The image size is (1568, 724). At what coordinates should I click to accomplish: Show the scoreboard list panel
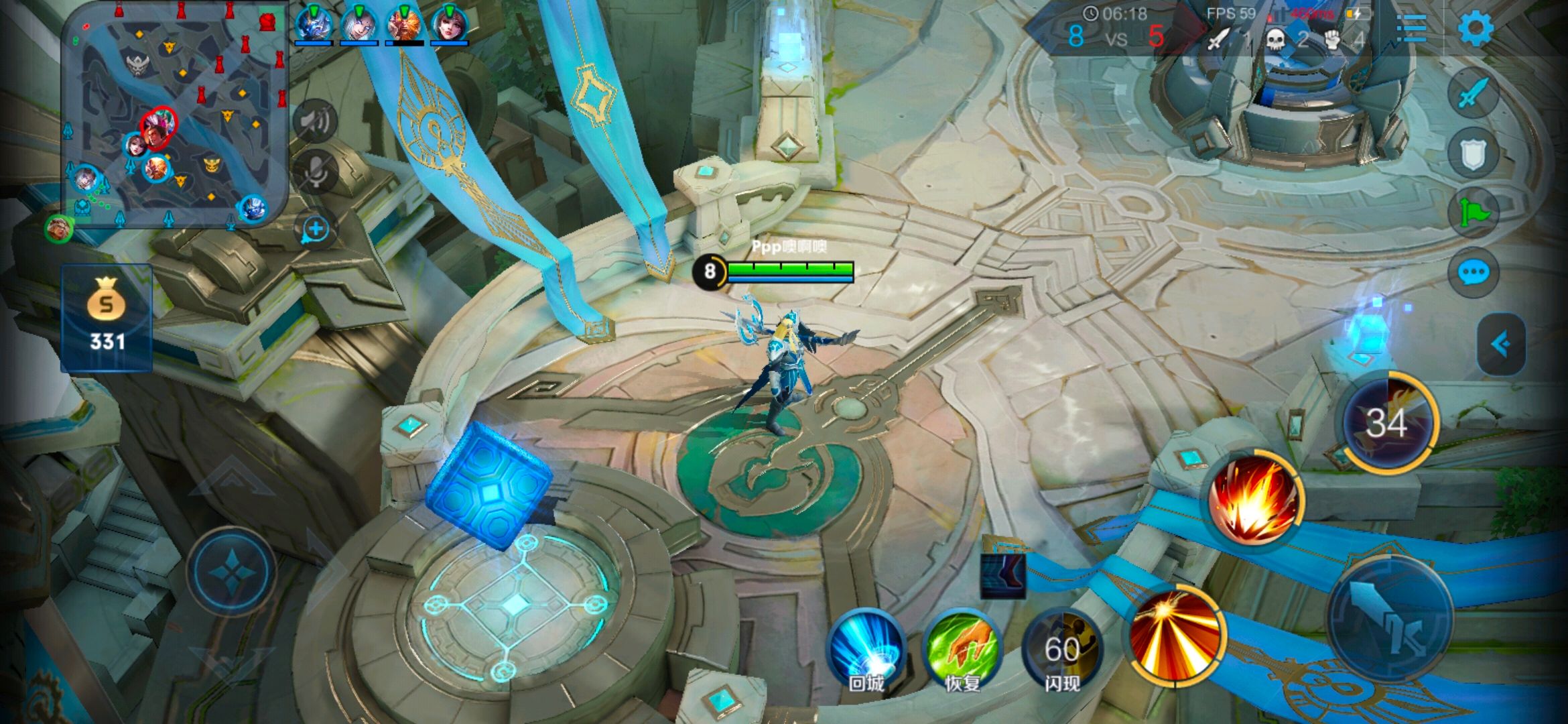point(1413,29)
